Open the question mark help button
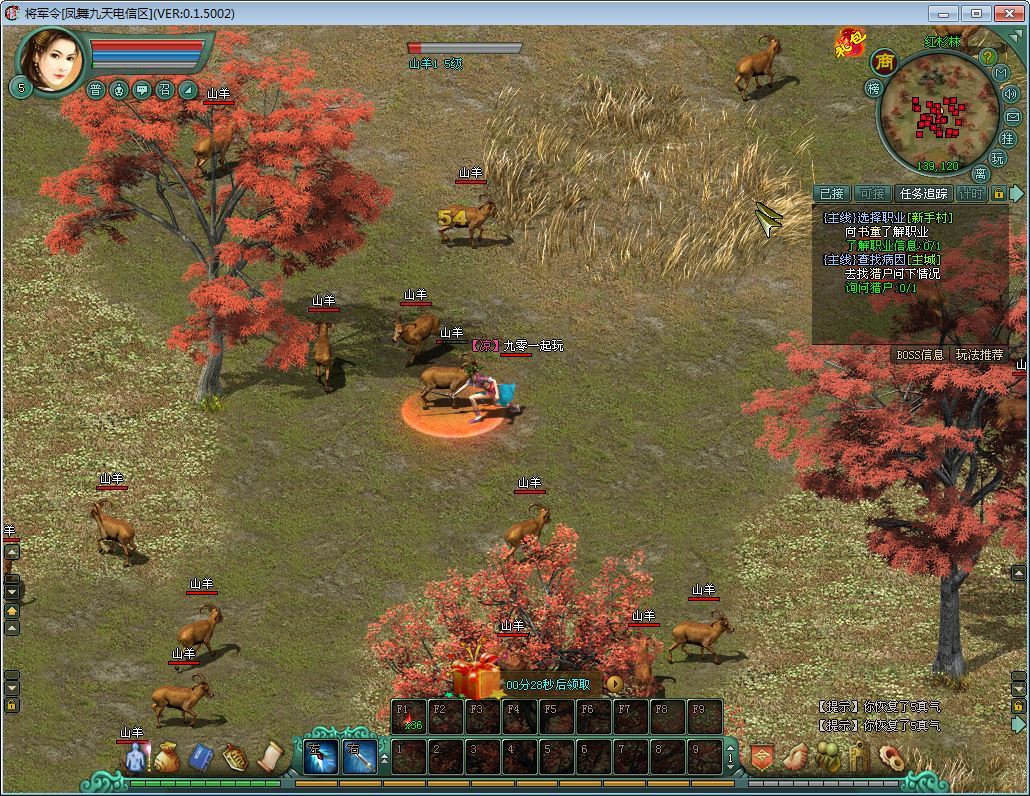This screenshot has height=796, width=1030. (988, 57)
